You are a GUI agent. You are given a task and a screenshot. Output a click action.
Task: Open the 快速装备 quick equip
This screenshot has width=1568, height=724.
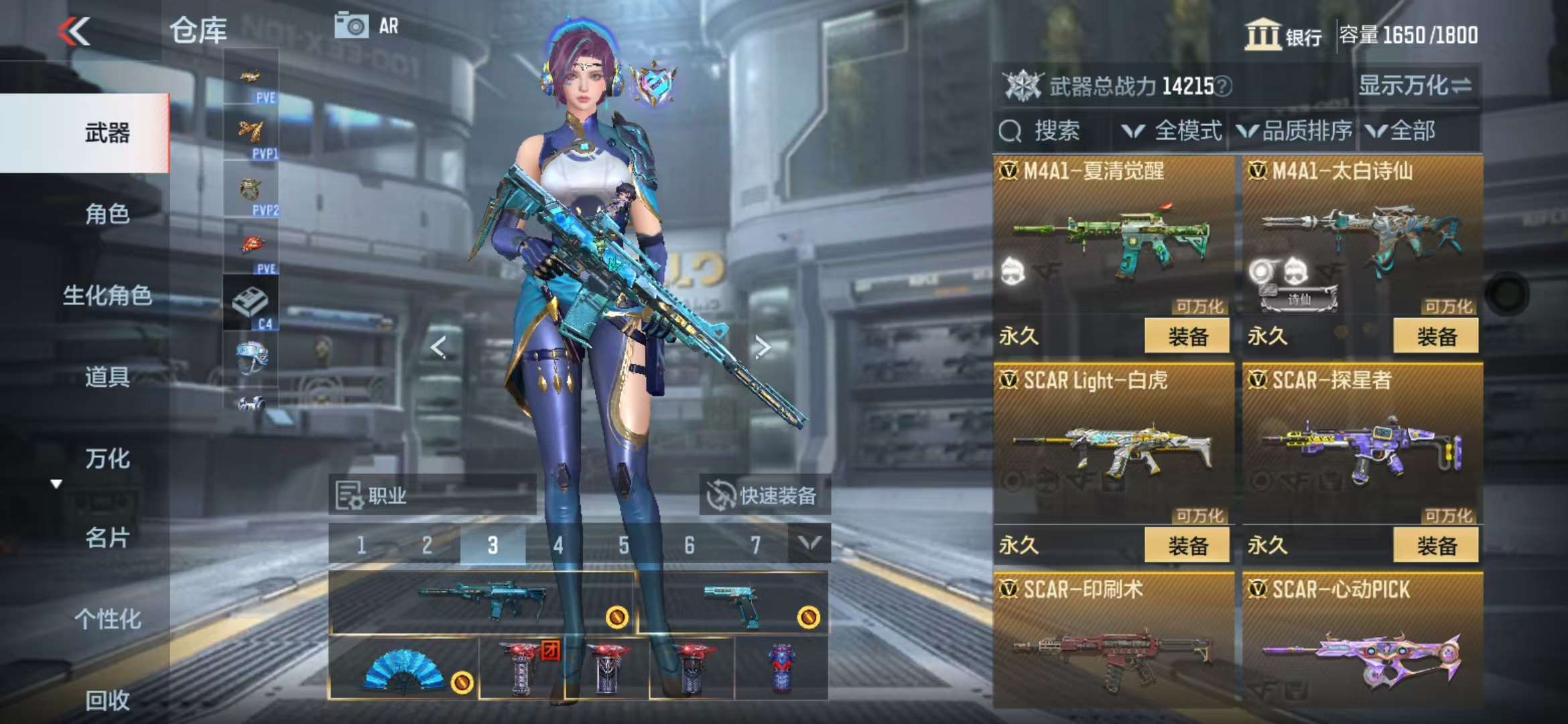click(x=764, y=496)
